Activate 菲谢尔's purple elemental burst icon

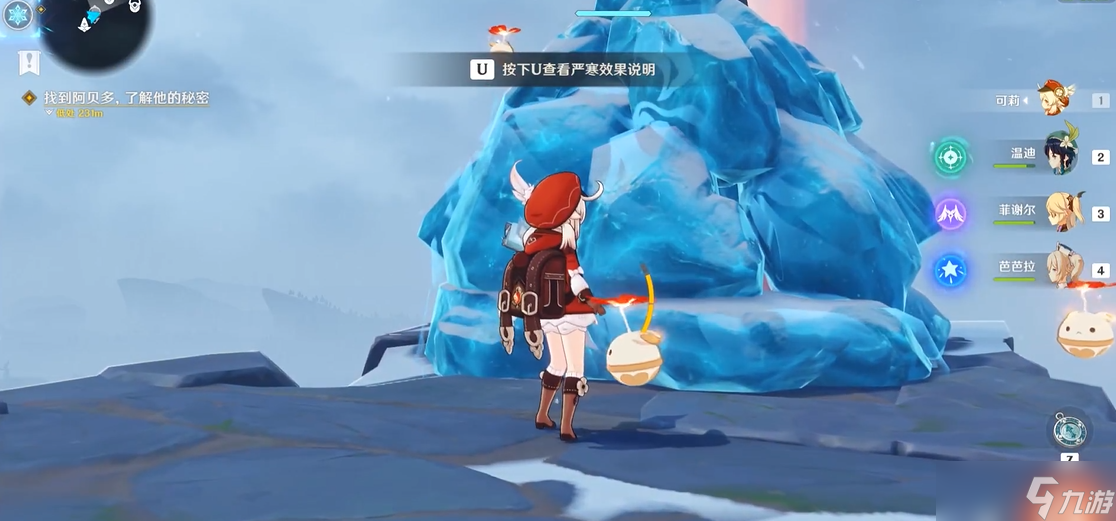951,213
